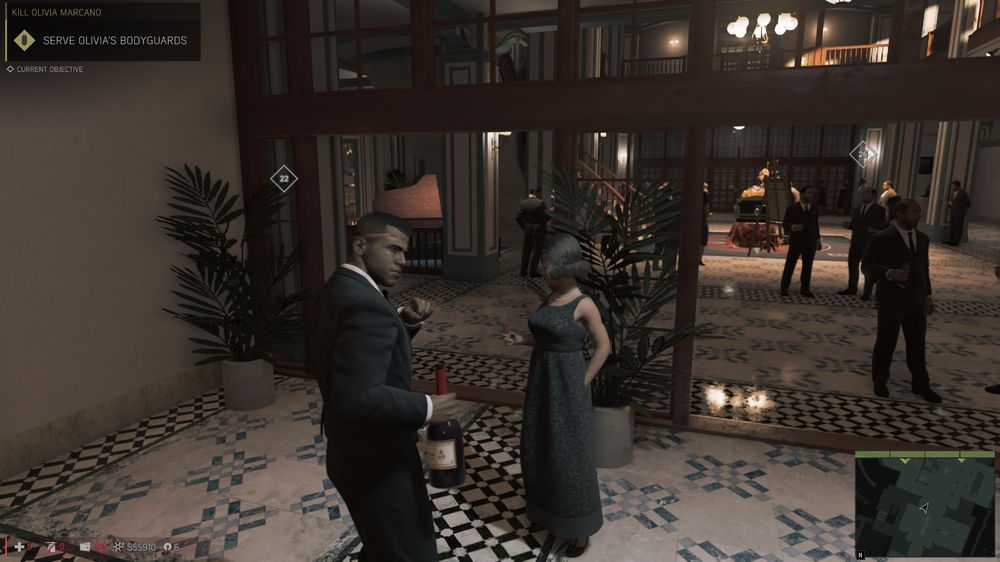Click the money icon beside $55910
The image size is (1000, 562).
119,547
